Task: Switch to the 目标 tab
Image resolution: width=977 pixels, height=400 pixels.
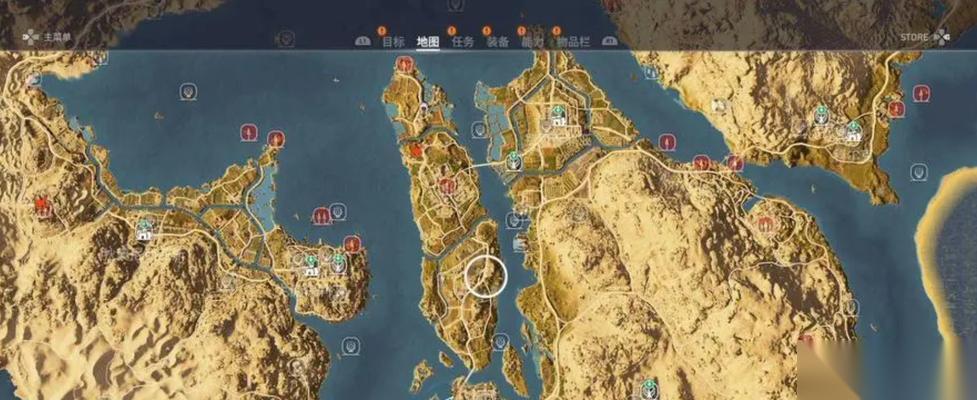Action: pyautogui.click(x=393, y=41)
